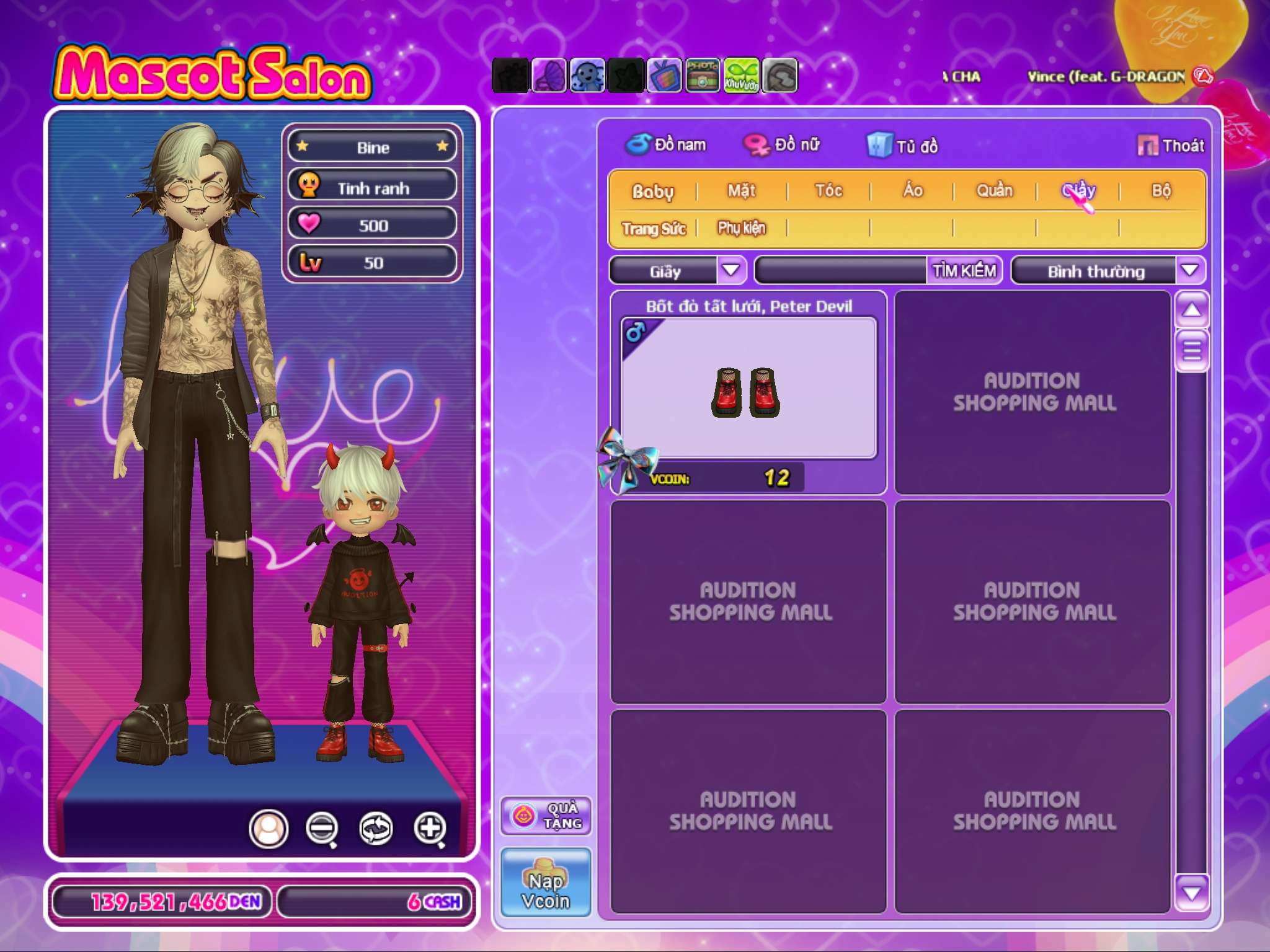Open the QUÀ TẶNG gift button
Image resolution: width=1270 pixels, height=952 pixels.
(x=546, y=816)
